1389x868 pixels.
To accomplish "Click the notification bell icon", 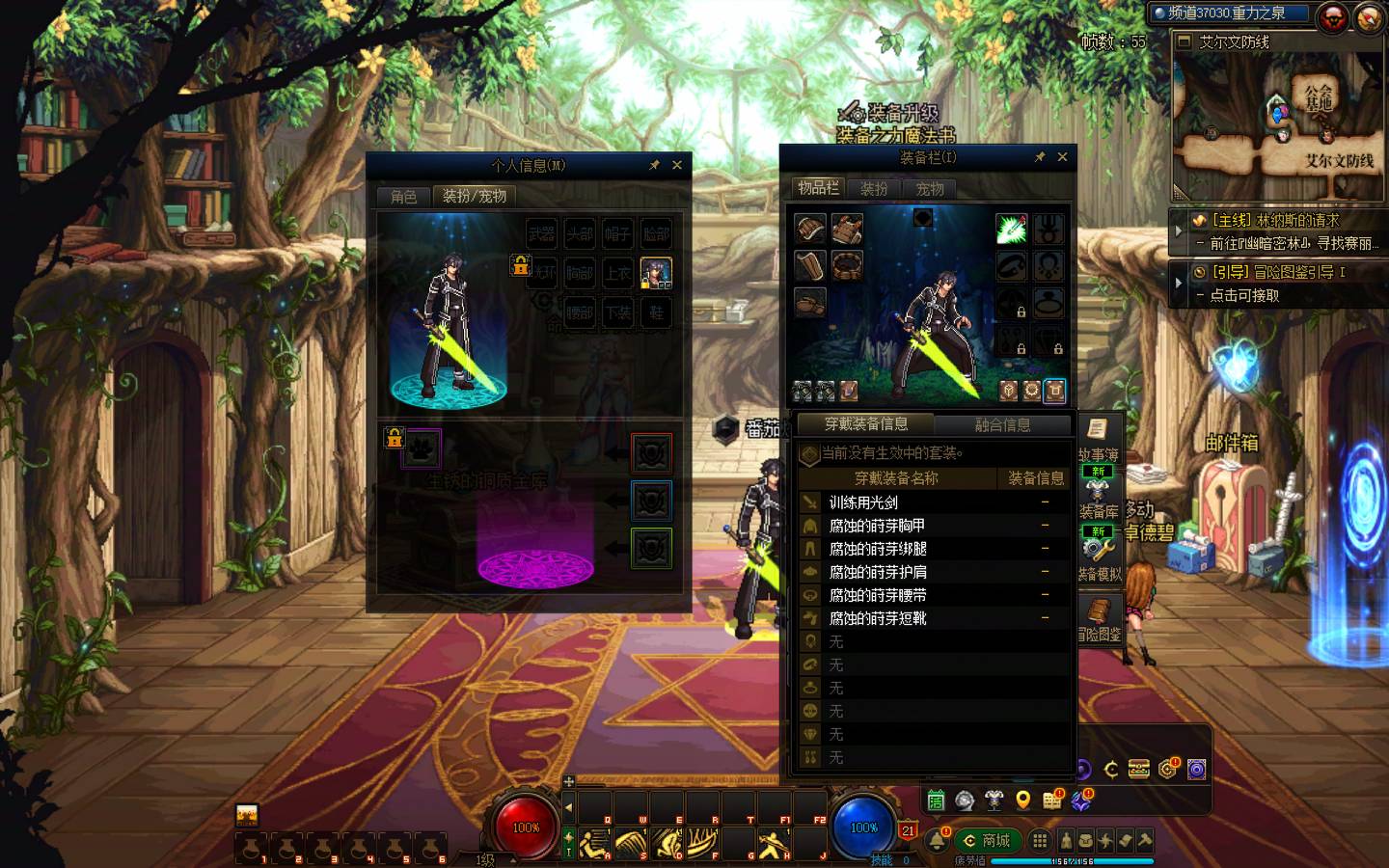I will point(937,840).
